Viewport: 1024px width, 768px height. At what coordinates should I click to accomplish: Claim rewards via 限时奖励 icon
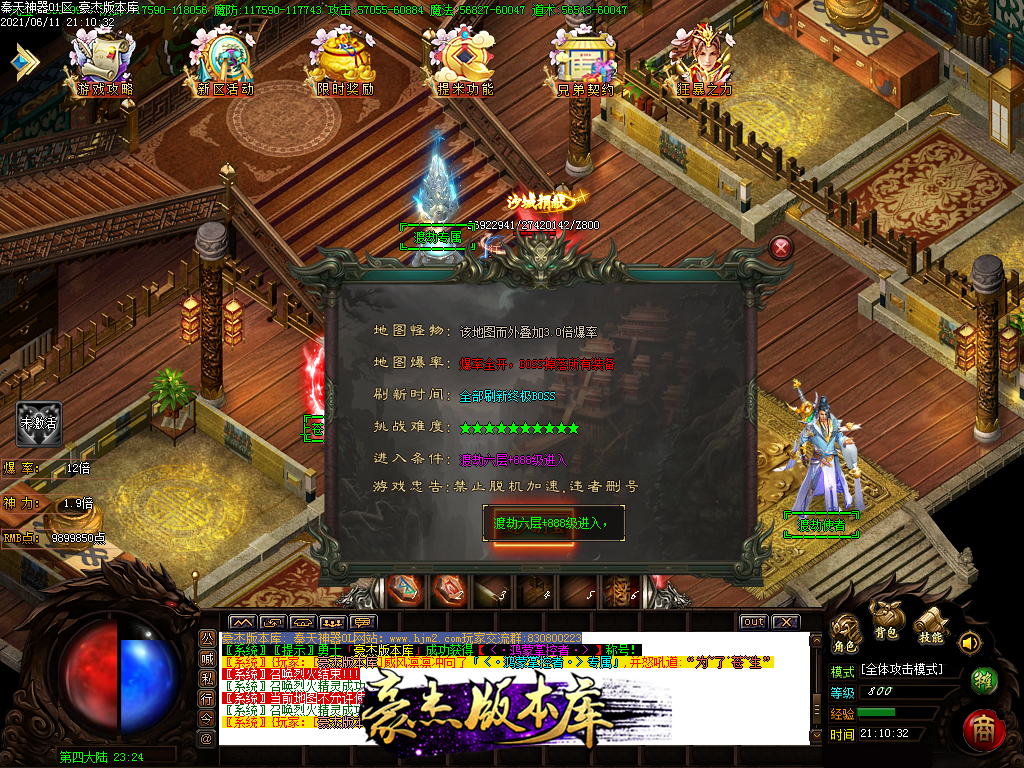[x=345, y=62]
